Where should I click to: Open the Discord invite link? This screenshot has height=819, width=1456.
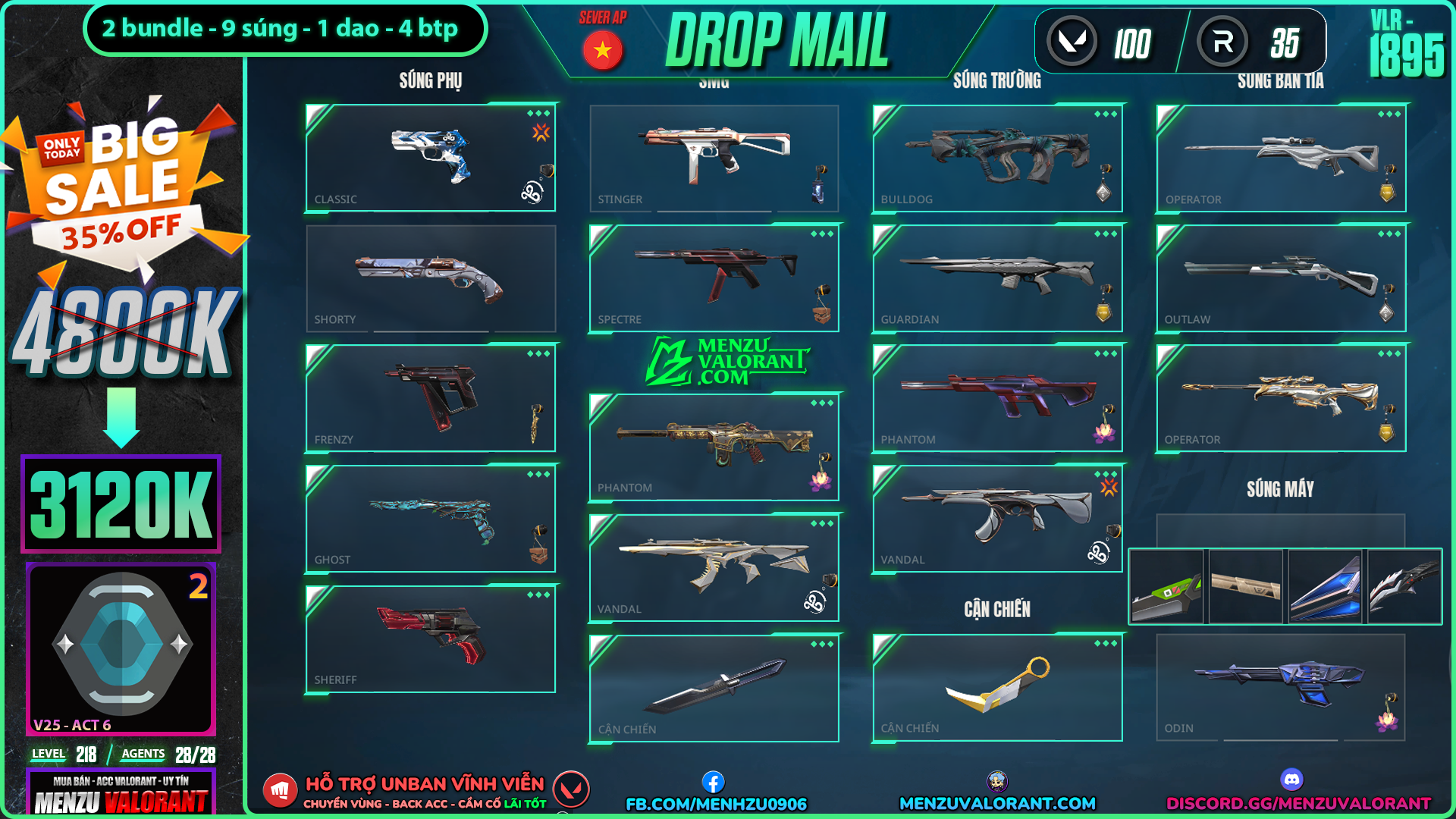[x=1298, y=802]
